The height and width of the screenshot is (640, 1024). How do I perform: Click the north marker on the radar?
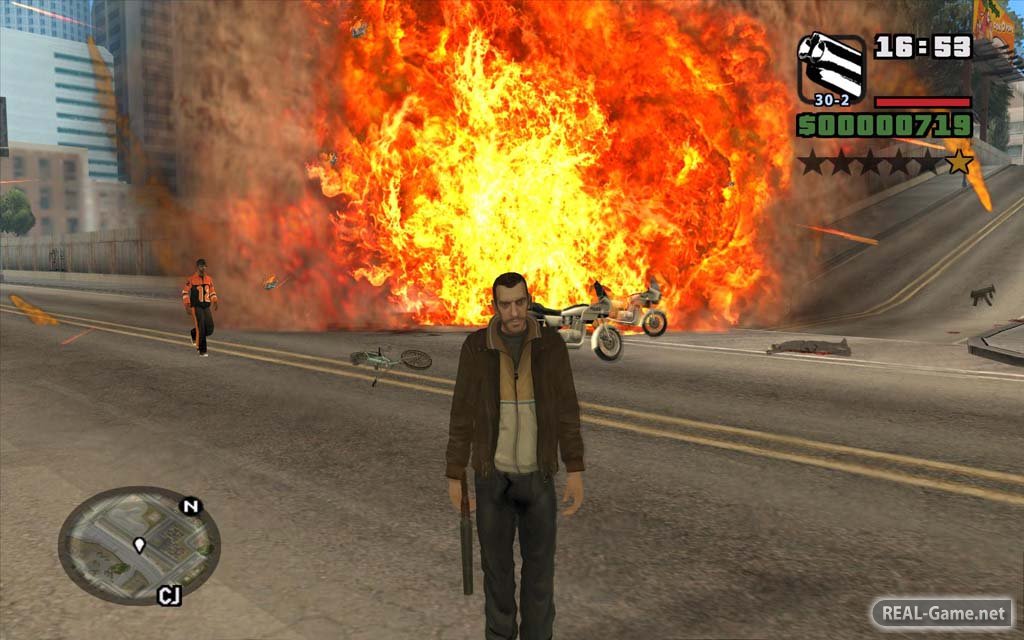click(190, 506)
